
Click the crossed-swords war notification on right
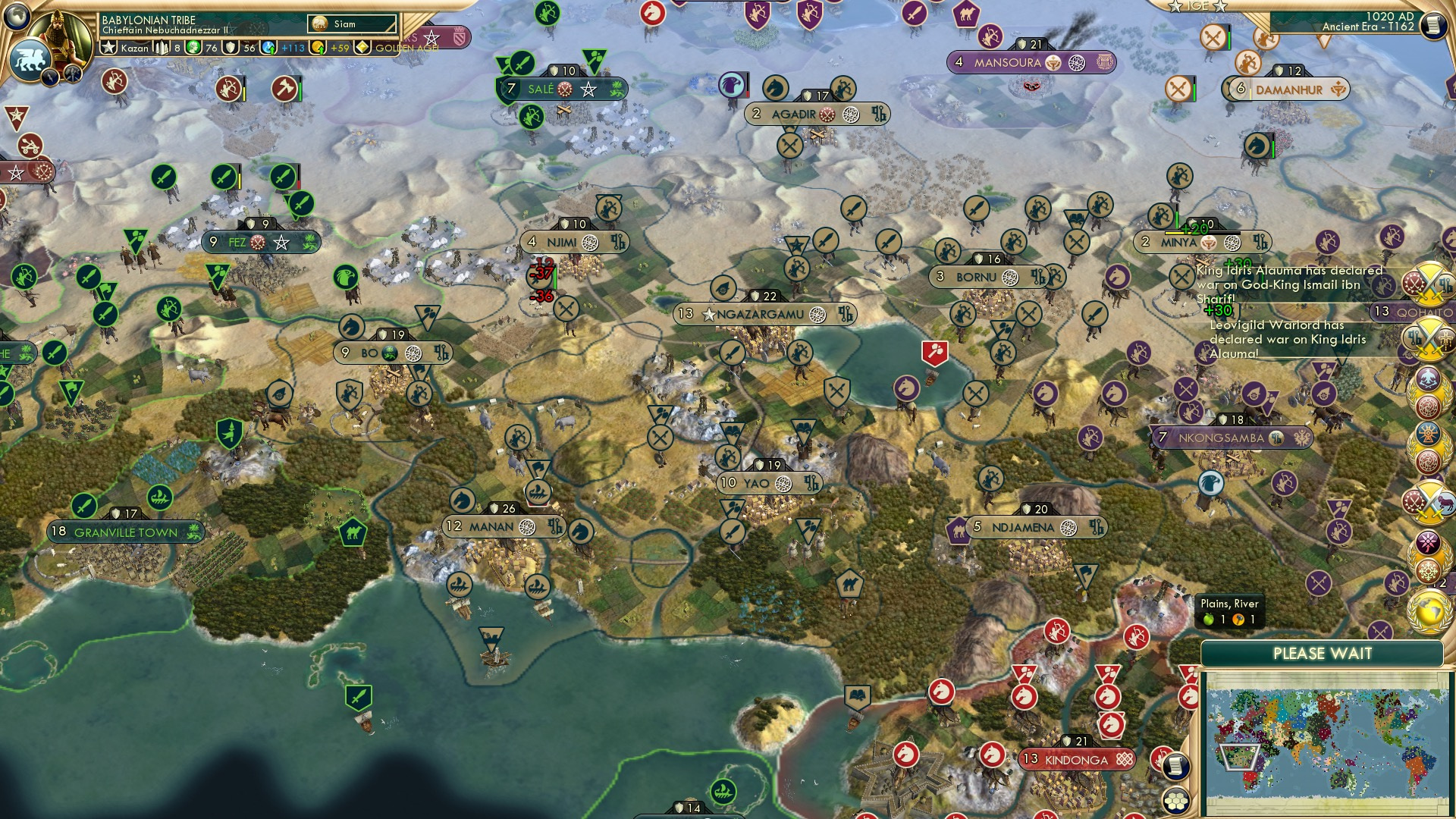[1432, 284]
